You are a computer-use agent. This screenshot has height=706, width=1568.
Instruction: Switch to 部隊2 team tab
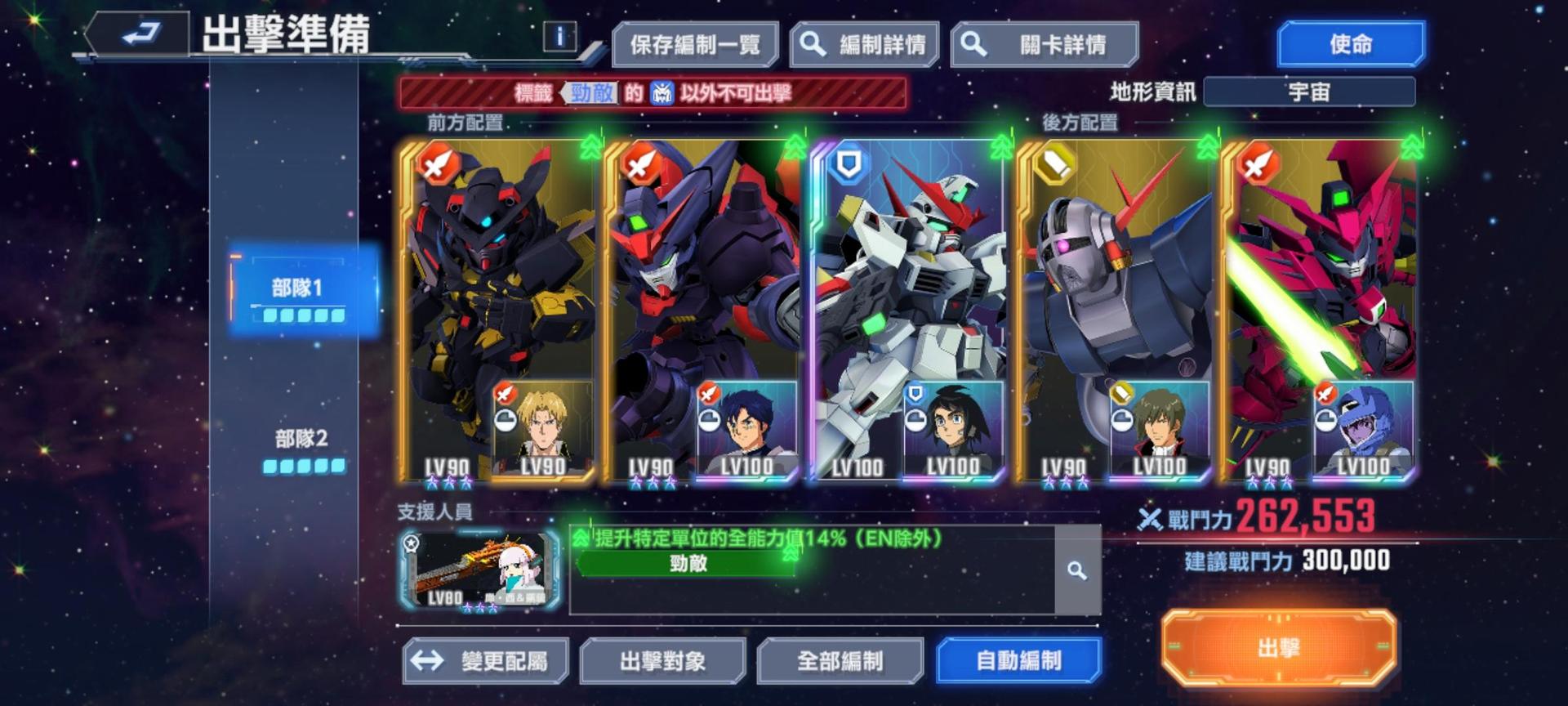pos(301,440)
